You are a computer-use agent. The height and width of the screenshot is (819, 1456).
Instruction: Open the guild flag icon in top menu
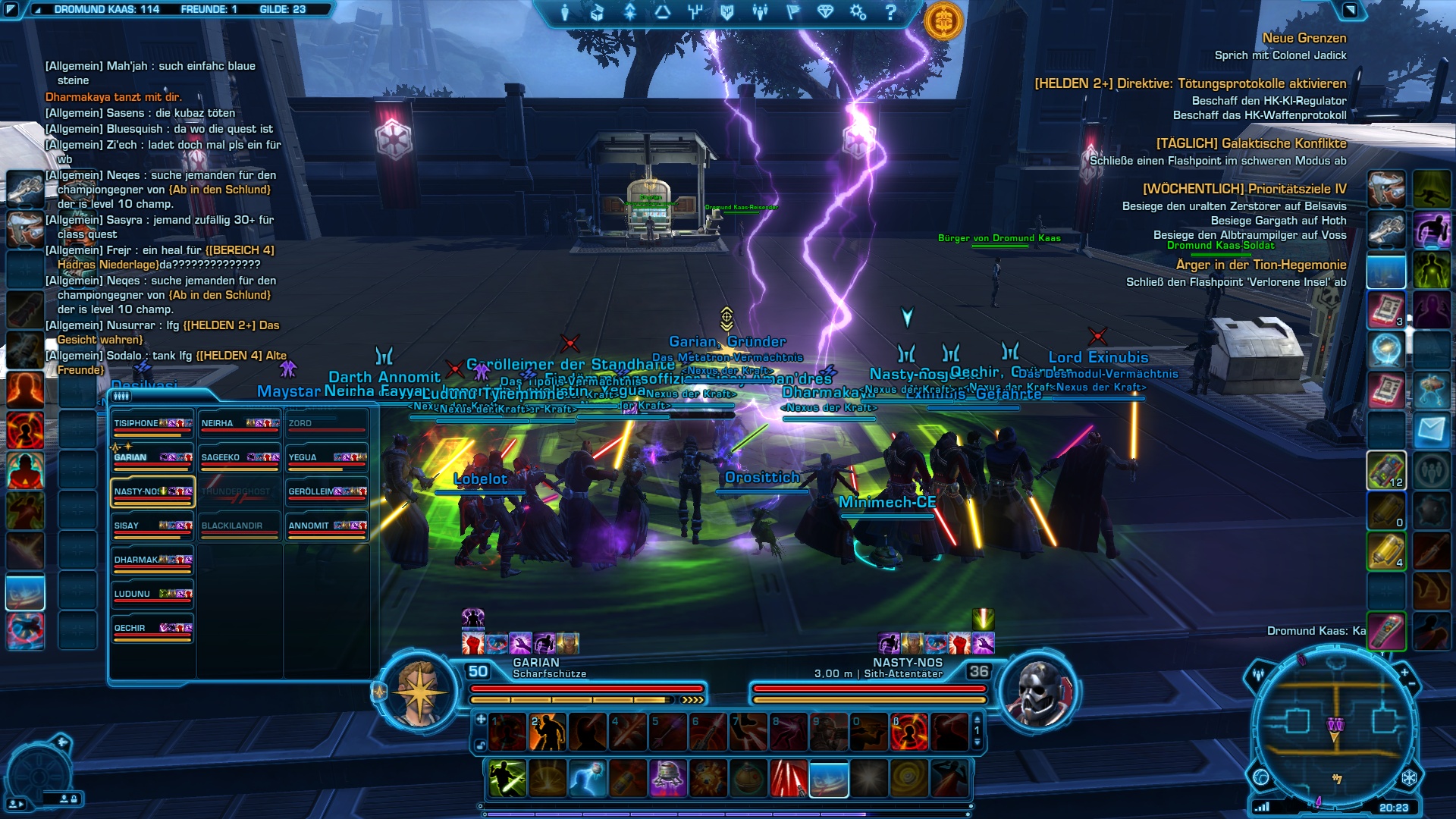[x=792, y=12]
